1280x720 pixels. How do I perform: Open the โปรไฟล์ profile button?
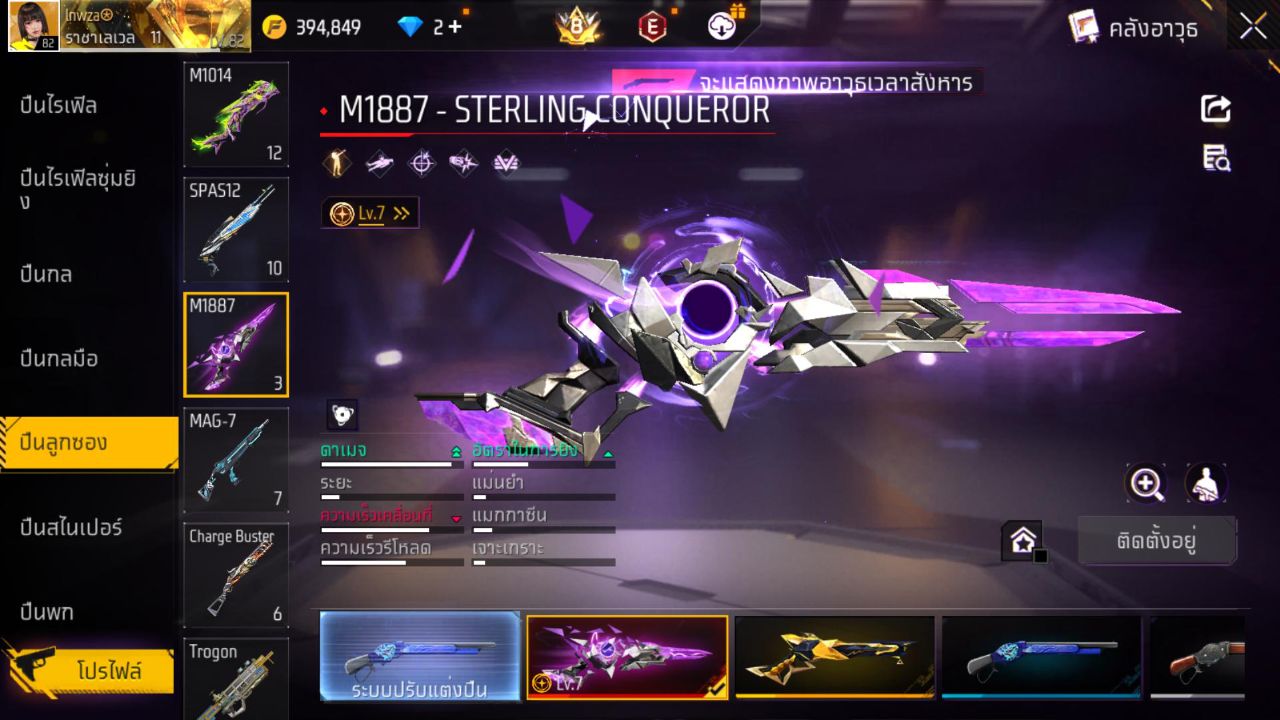tap(108, 671)
